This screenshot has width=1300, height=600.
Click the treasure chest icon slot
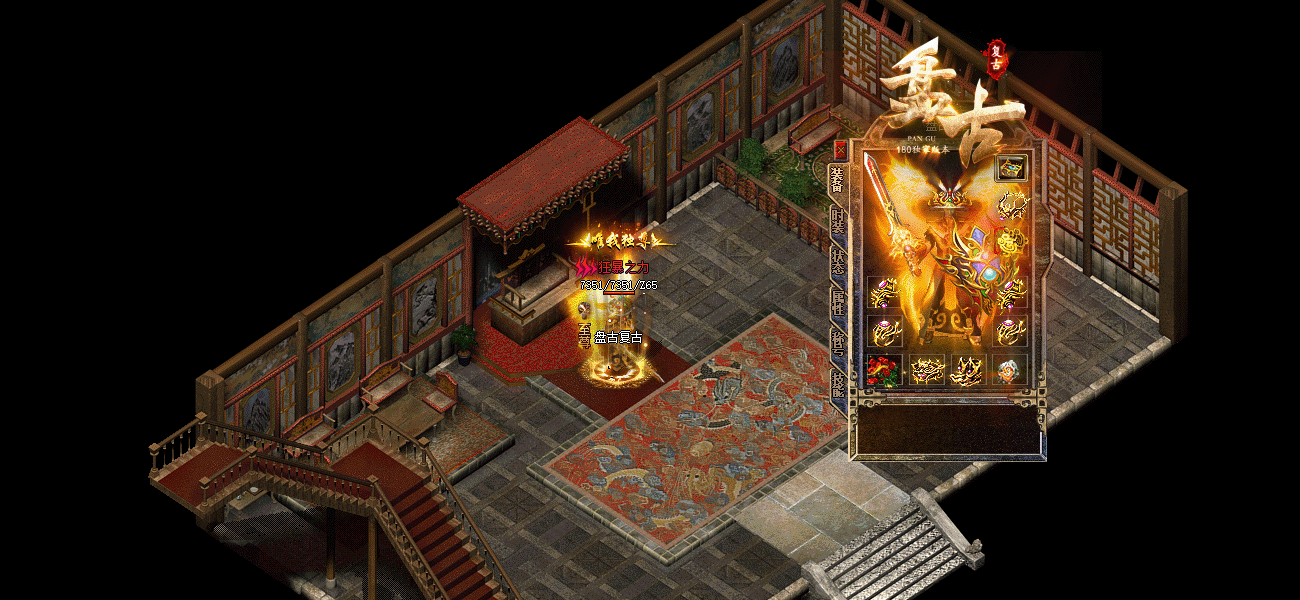pos(1011,168)
